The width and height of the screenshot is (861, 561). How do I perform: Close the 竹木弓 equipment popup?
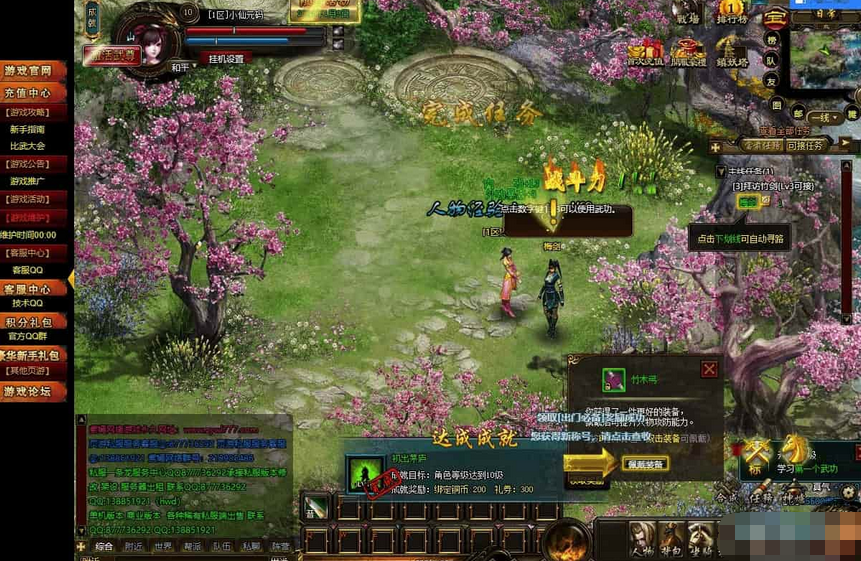[x=709, y=369]
